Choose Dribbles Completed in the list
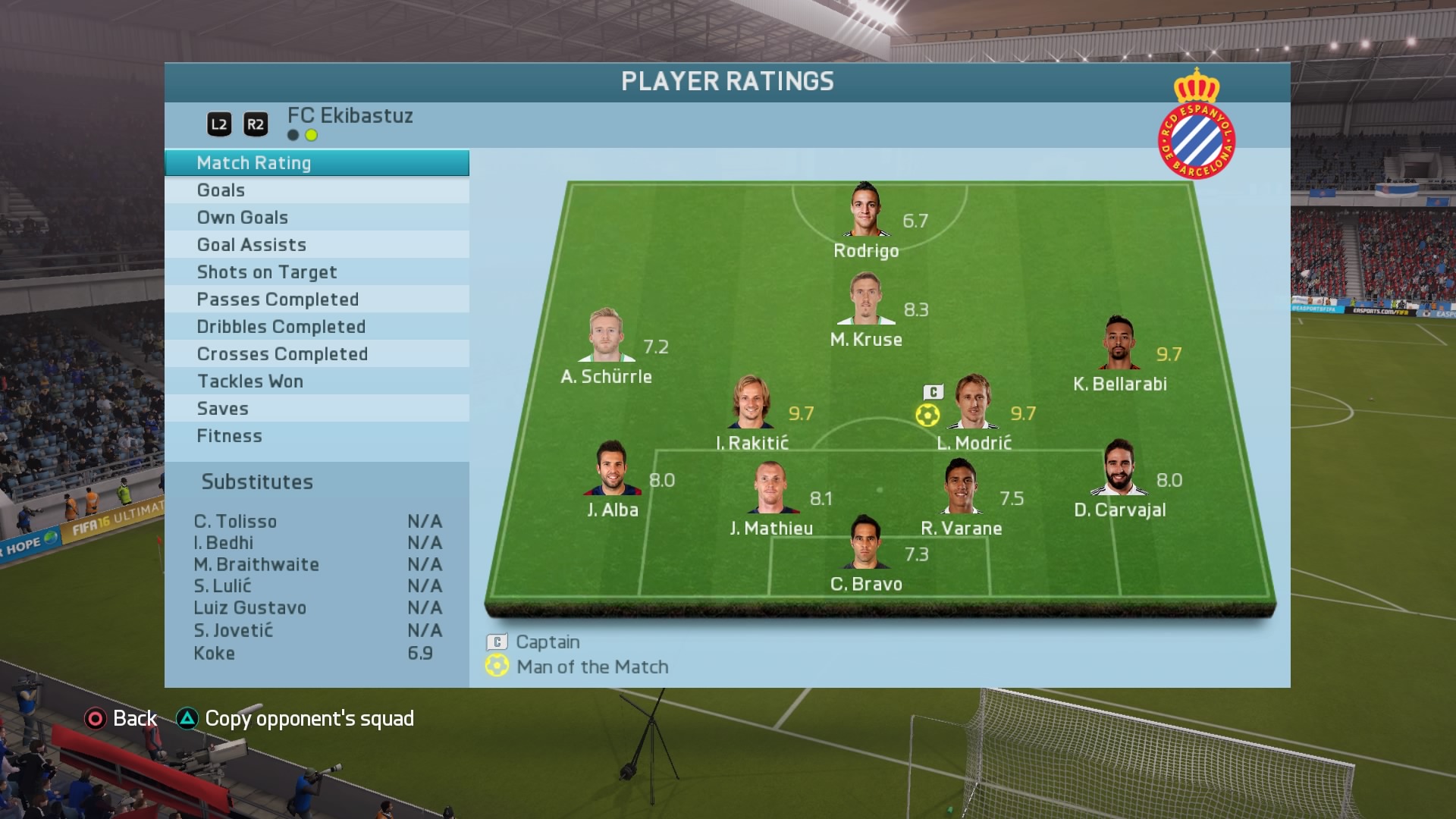Screen dimensions: 1456x819 316,327
